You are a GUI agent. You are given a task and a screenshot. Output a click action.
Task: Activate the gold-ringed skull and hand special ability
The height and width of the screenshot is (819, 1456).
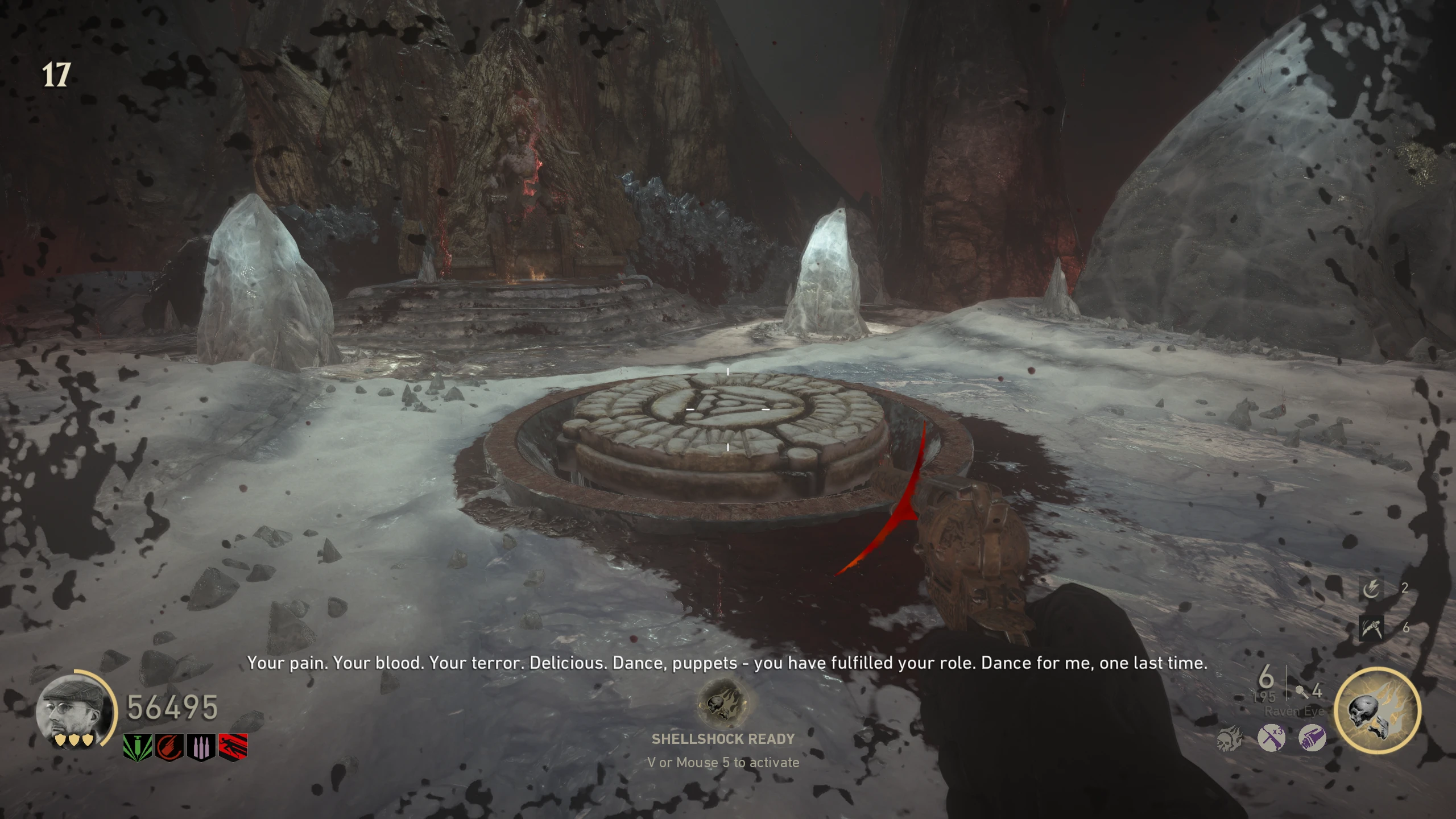click(1377, 710)
